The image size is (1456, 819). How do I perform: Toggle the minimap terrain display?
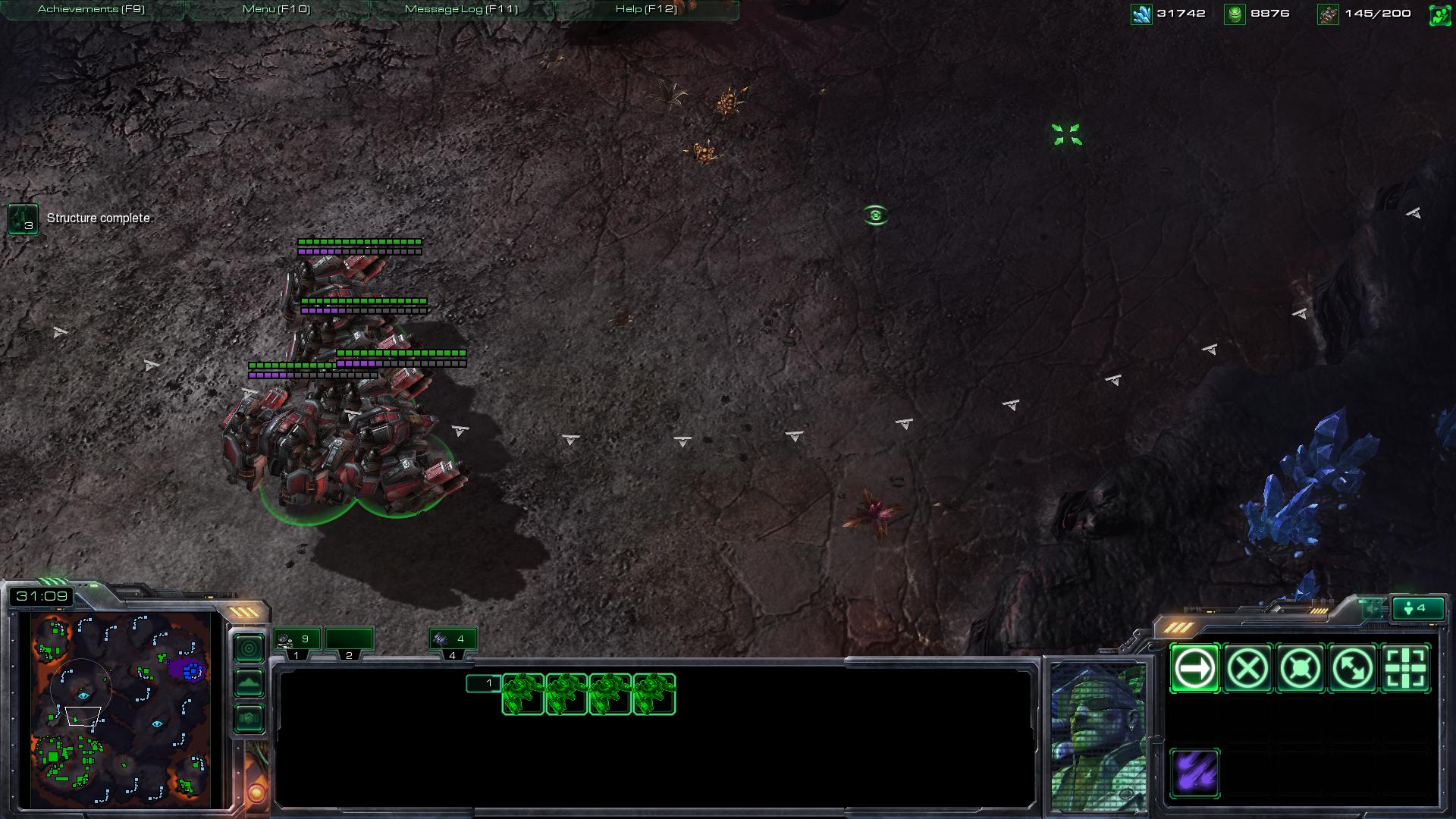point(249,683)
